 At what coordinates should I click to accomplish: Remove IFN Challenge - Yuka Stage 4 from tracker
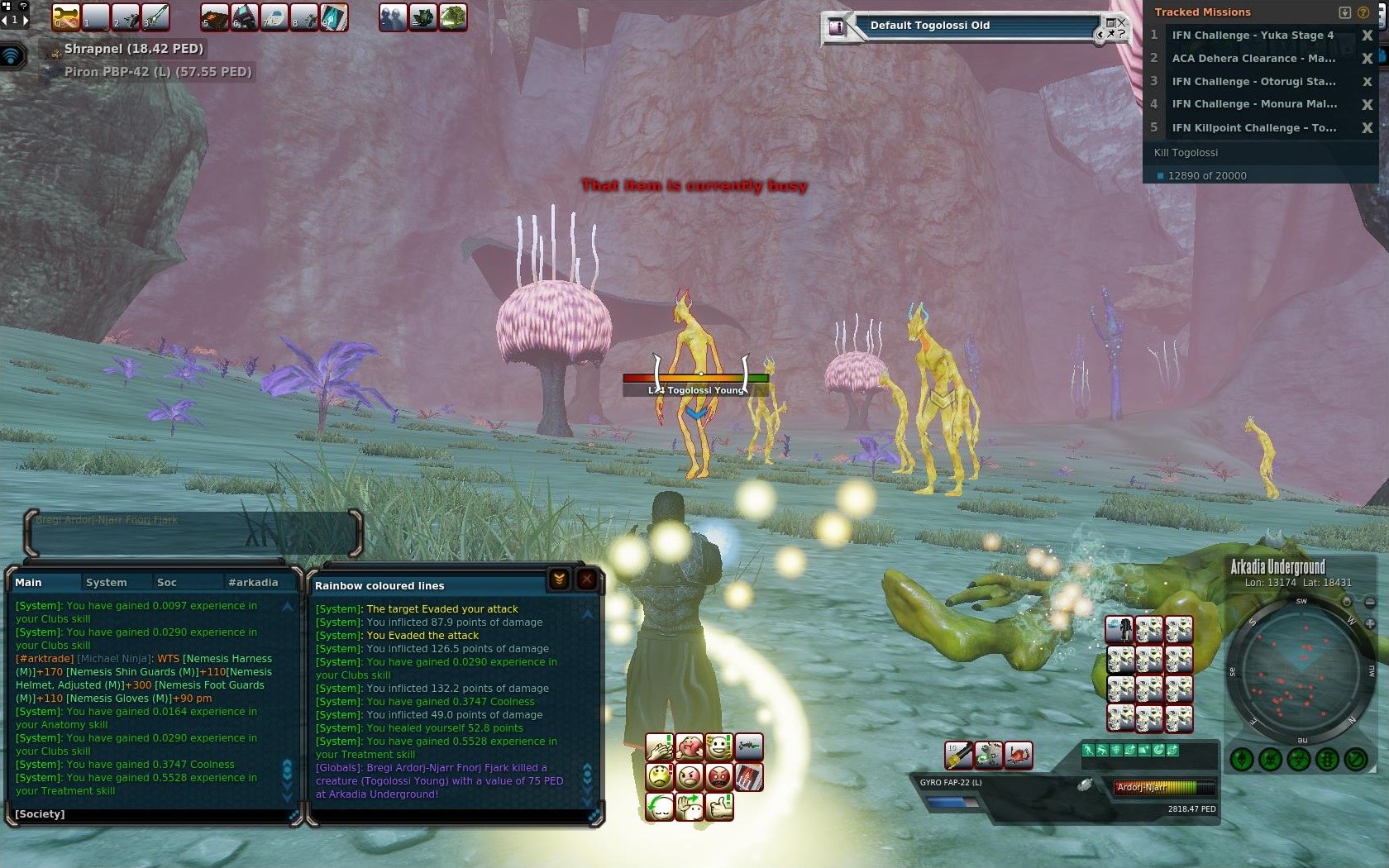pos(1367,36)
